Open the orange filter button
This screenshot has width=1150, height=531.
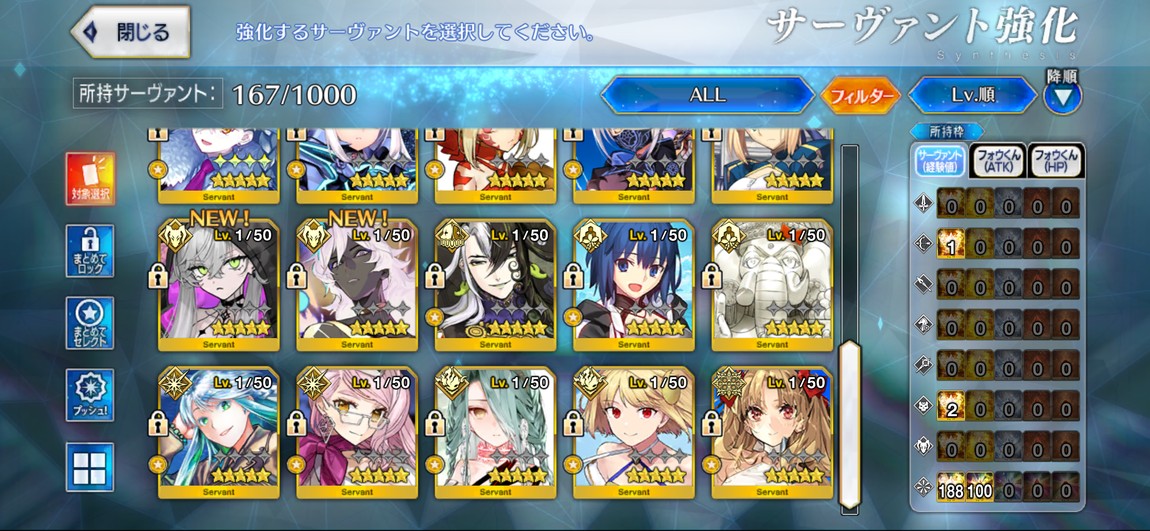point(861,96)
